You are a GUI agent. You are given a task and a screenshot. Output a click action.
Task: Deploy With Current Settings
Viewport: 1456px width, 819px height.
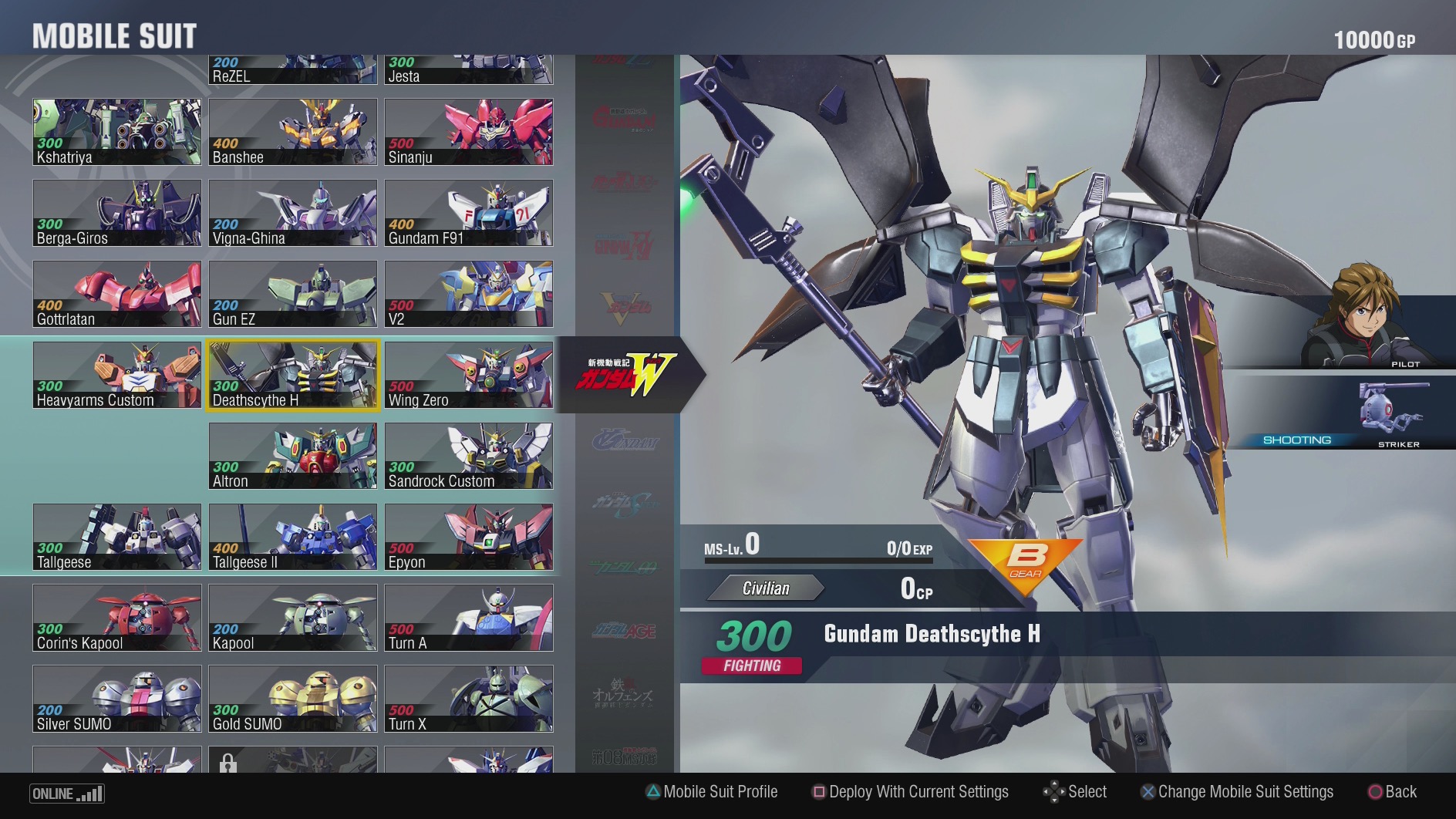click(910, 792)
